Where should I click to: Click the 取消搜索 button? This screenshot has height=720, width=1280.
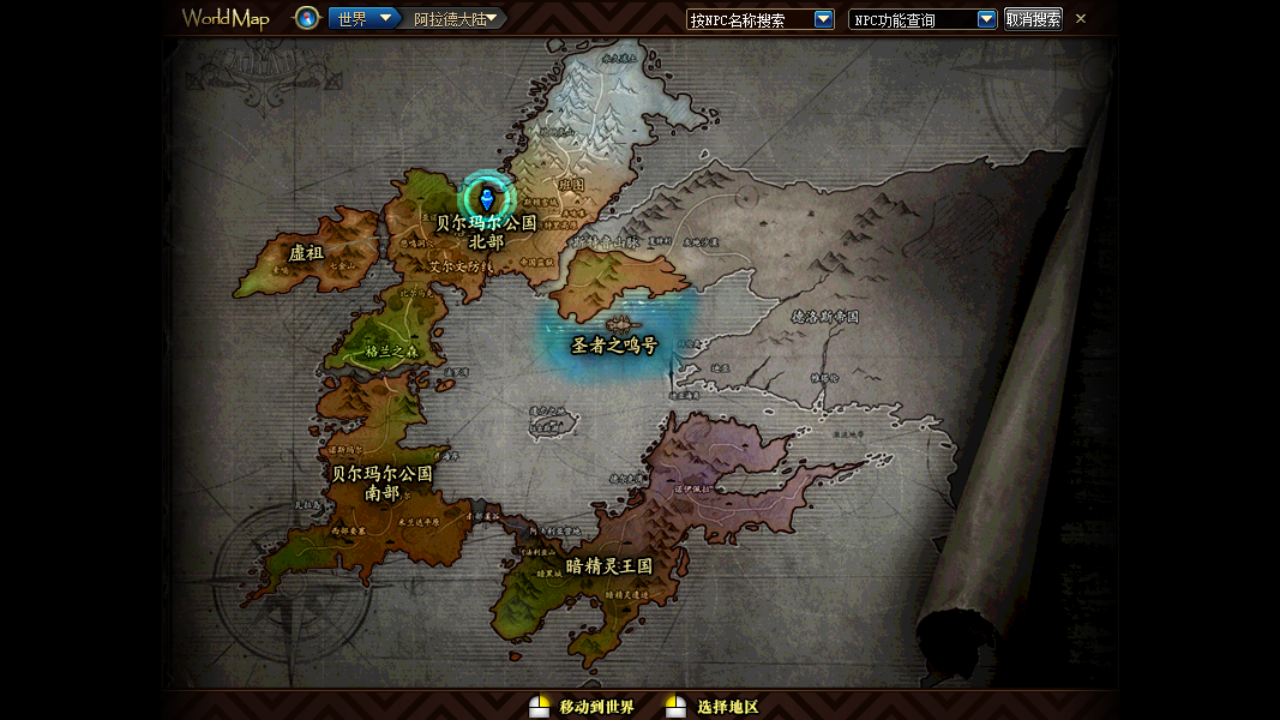[x=1033, y=19]
